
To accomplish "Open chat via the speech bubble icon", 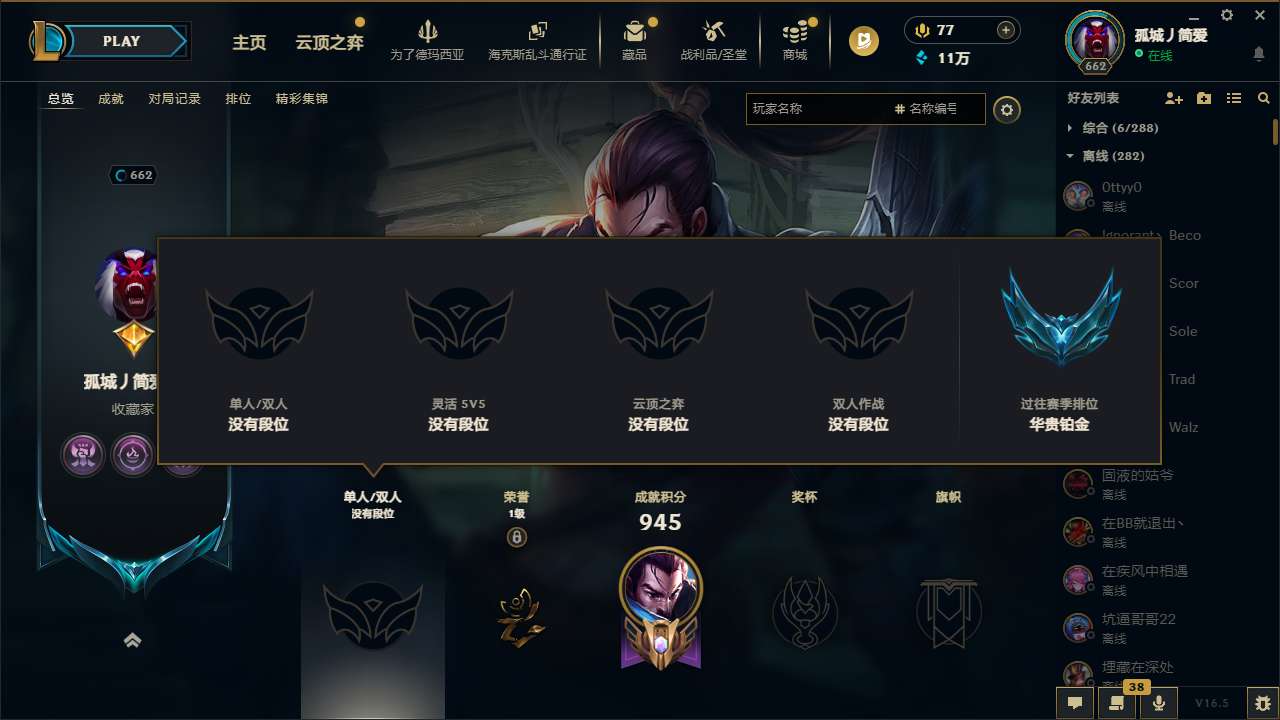I will point(1074,703).
